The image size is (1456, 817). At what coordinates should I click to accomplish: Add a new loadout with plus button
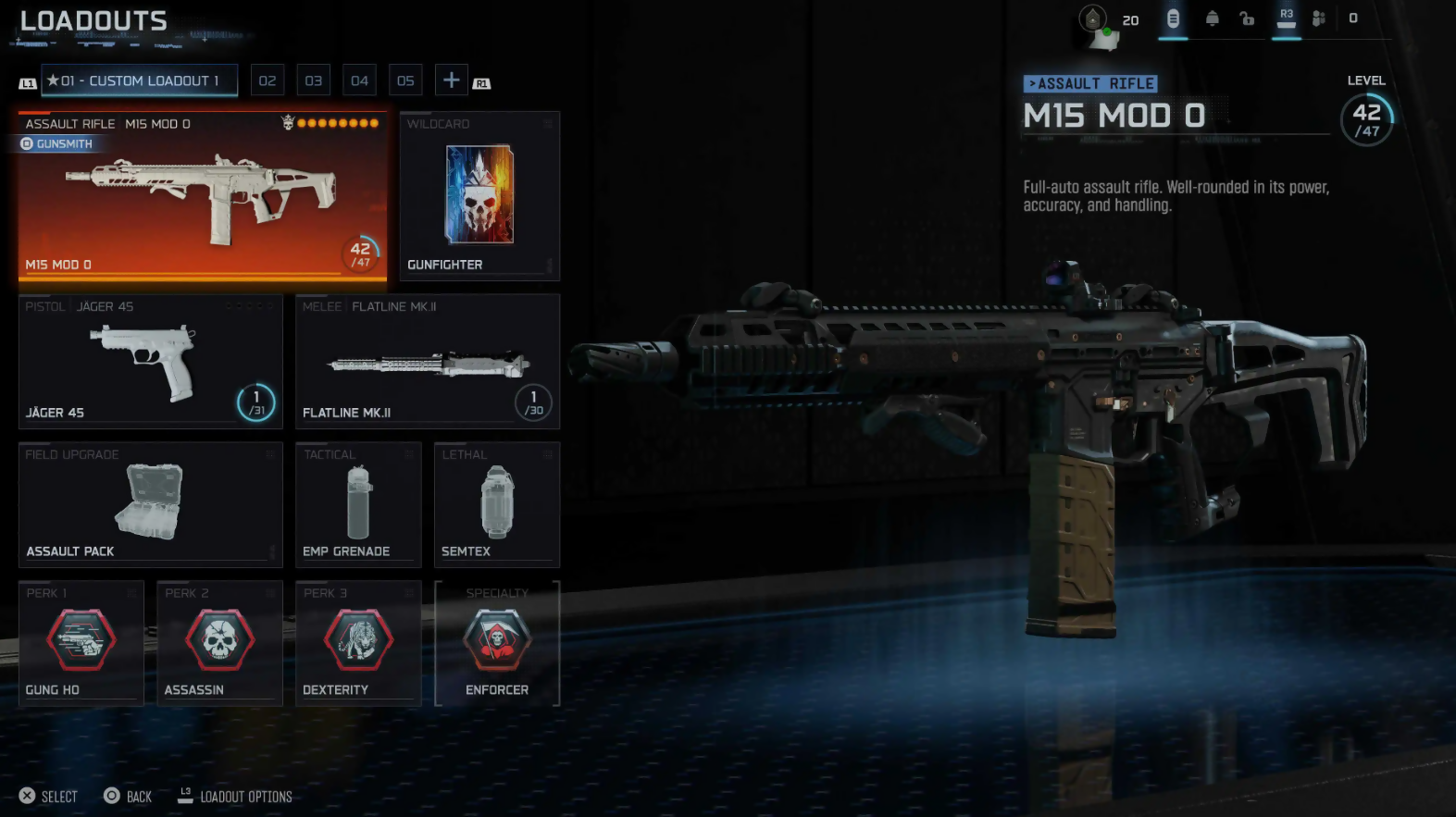click(451, 80)
